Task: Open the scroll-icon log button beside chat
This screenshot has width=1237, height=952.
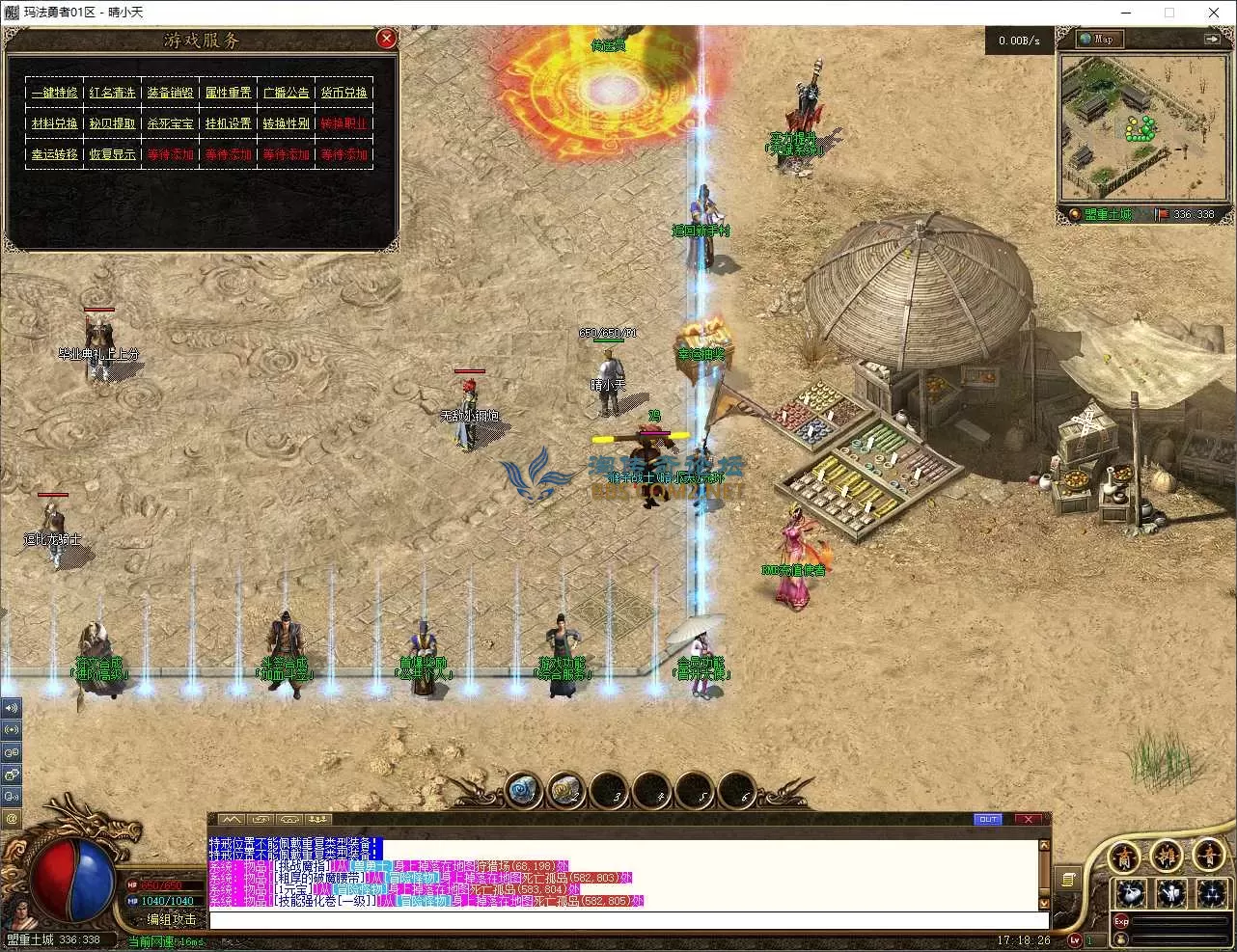Action: [x=1067, y=879]
